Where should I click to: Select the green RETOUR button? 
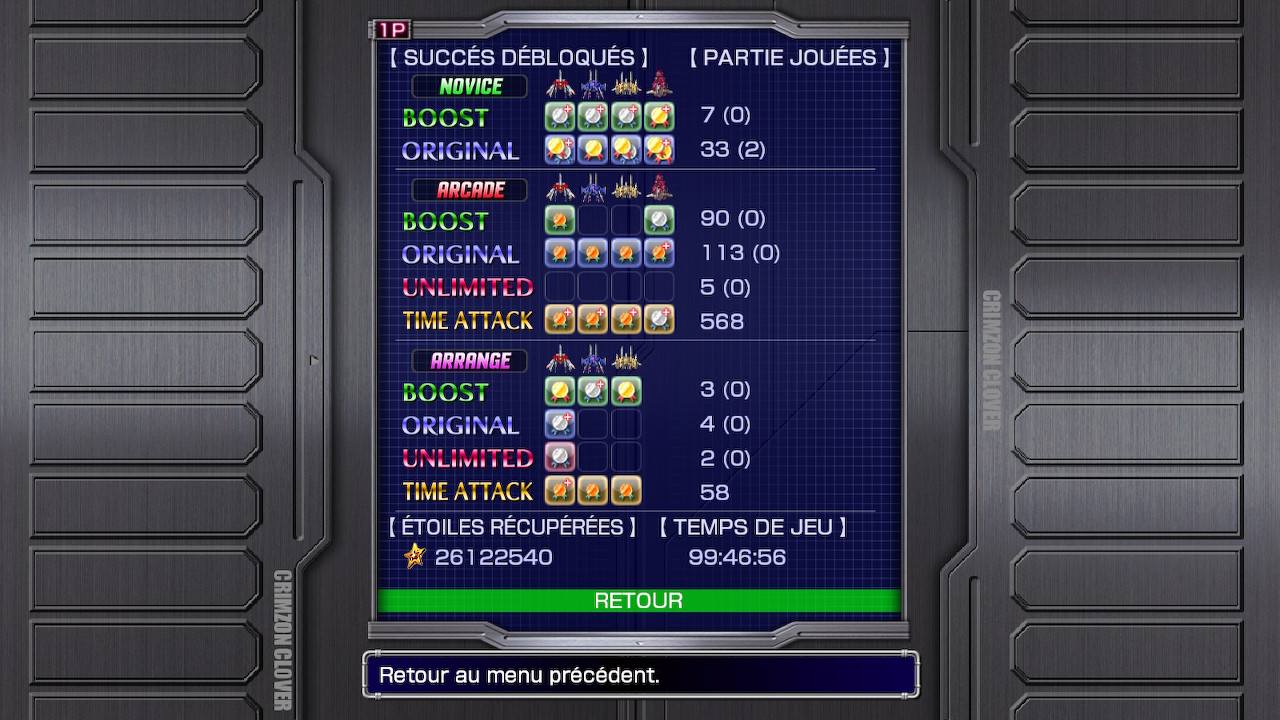[x=638, y=601]
